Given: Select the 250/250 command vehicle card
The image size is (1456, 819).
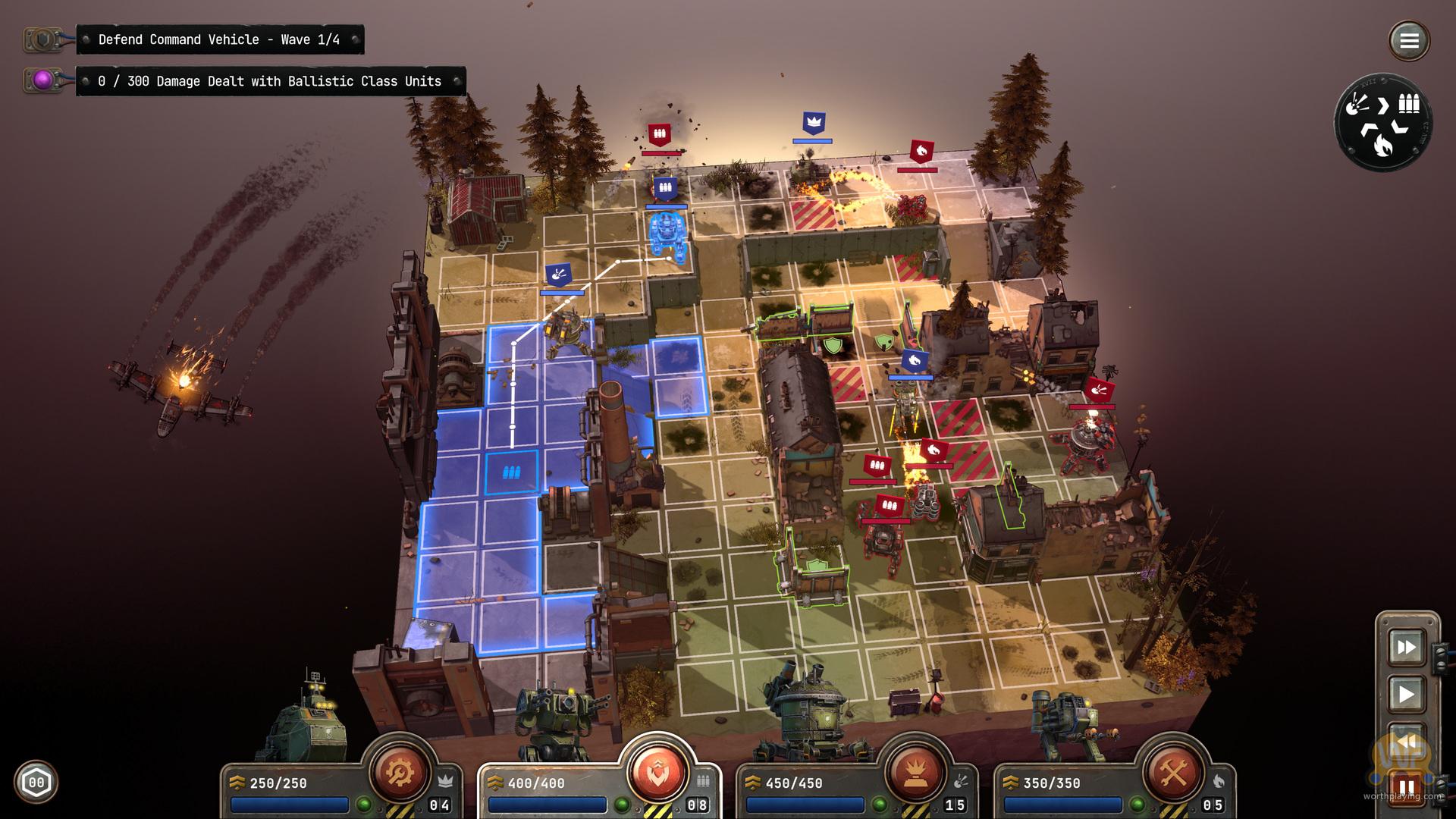Looking at the screenshot, I should pos(288,792).
